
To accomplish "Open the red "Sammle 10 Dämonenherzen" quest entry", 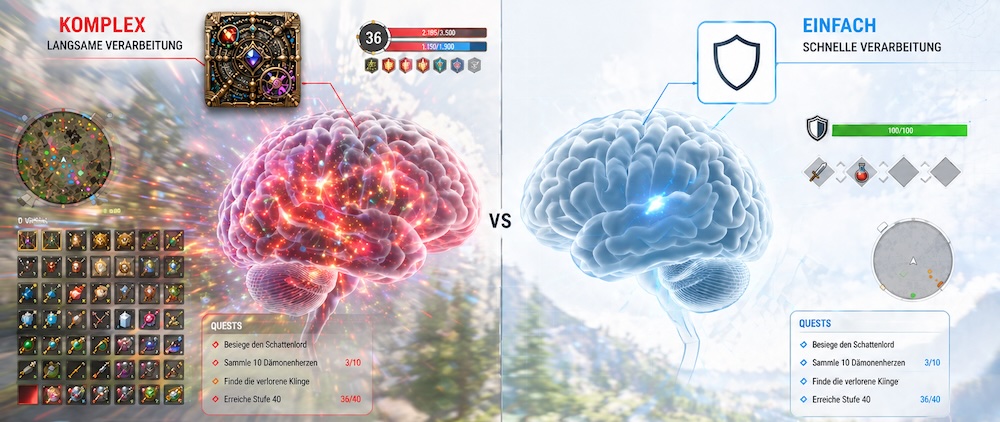I will click(270, 362).
